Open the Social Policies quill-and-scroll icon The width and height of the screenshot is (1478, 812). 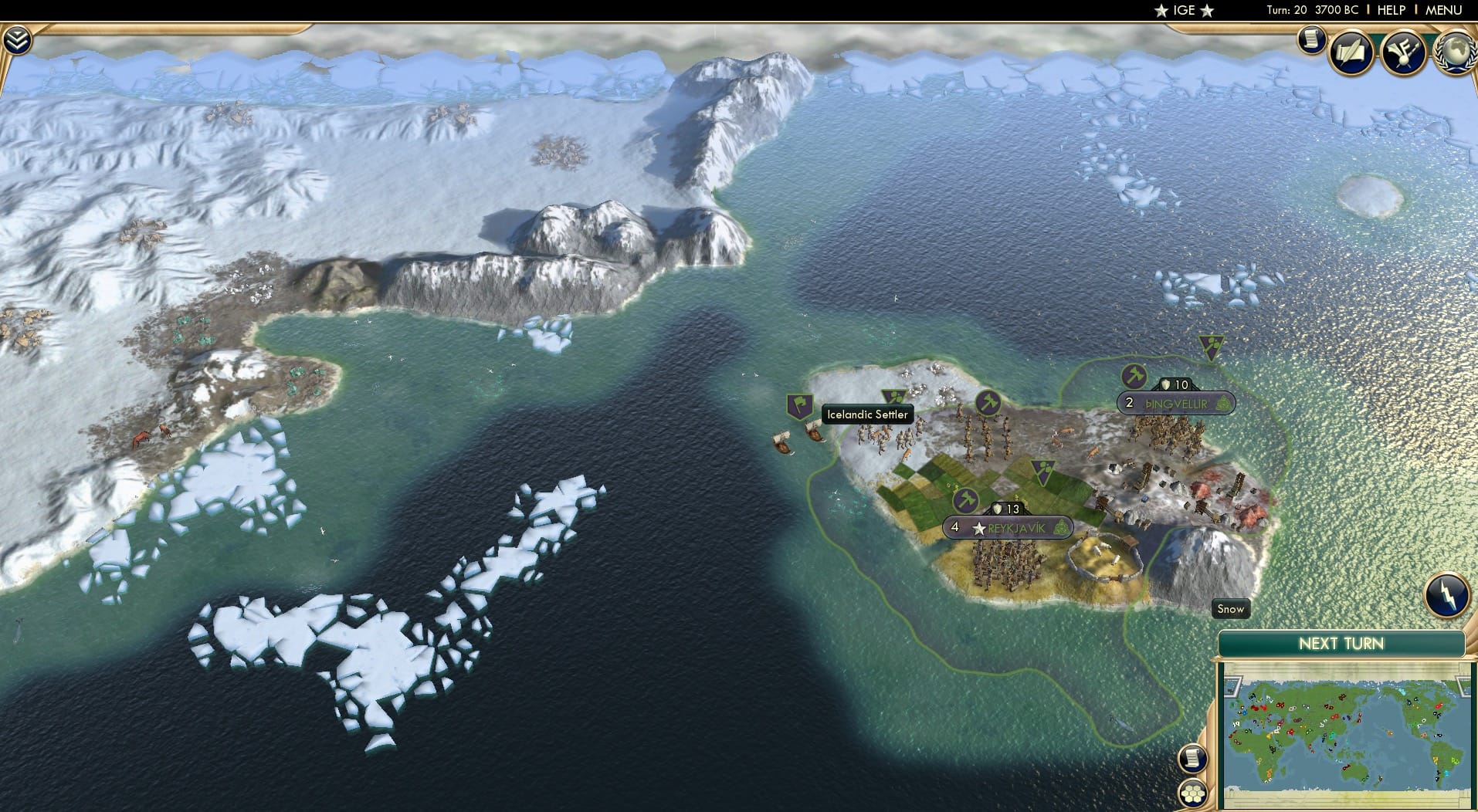coord(1351,52)
